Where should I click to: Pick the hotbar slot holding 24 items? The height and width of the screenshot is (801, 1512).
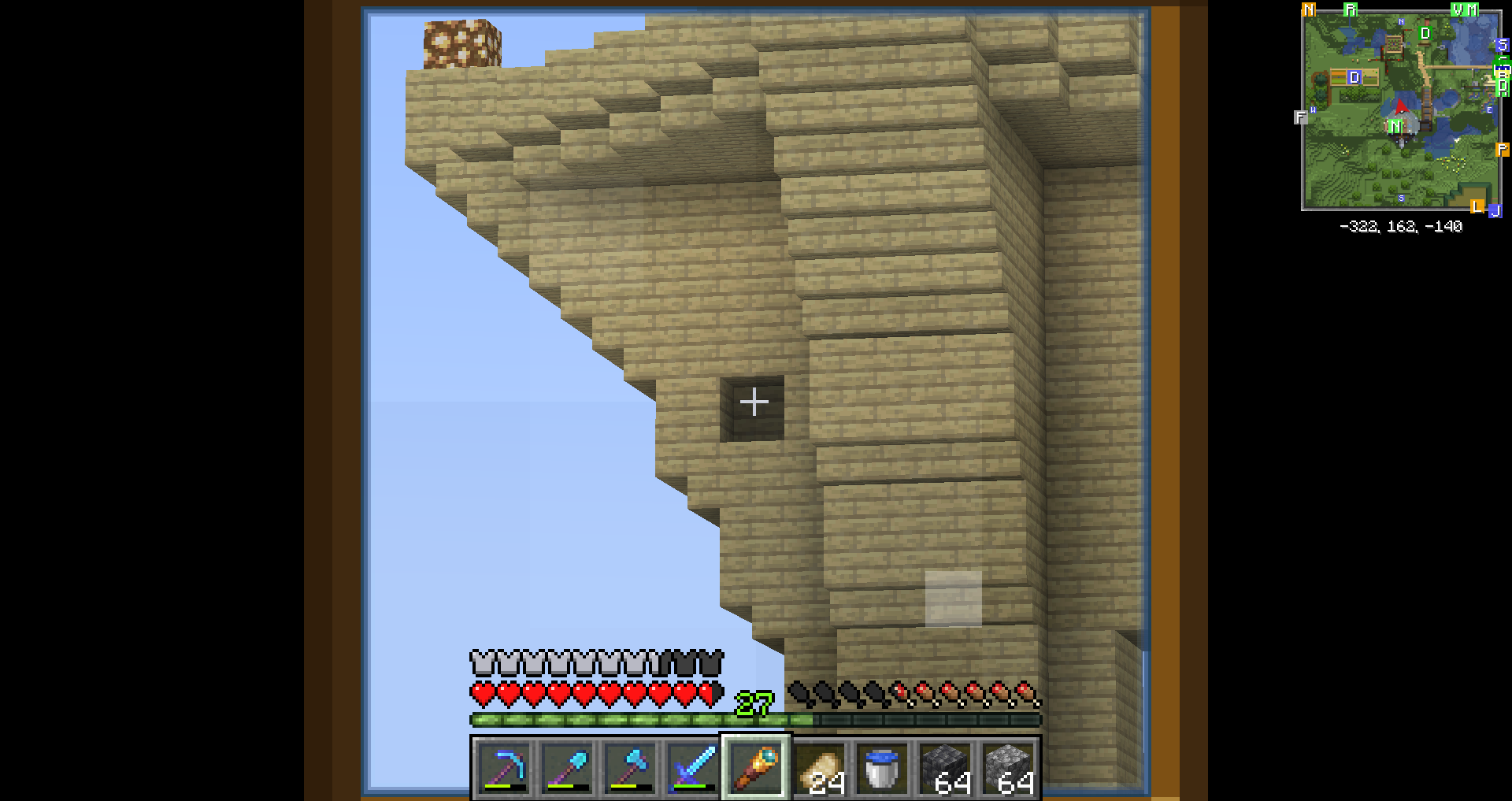tap(819, 768)
